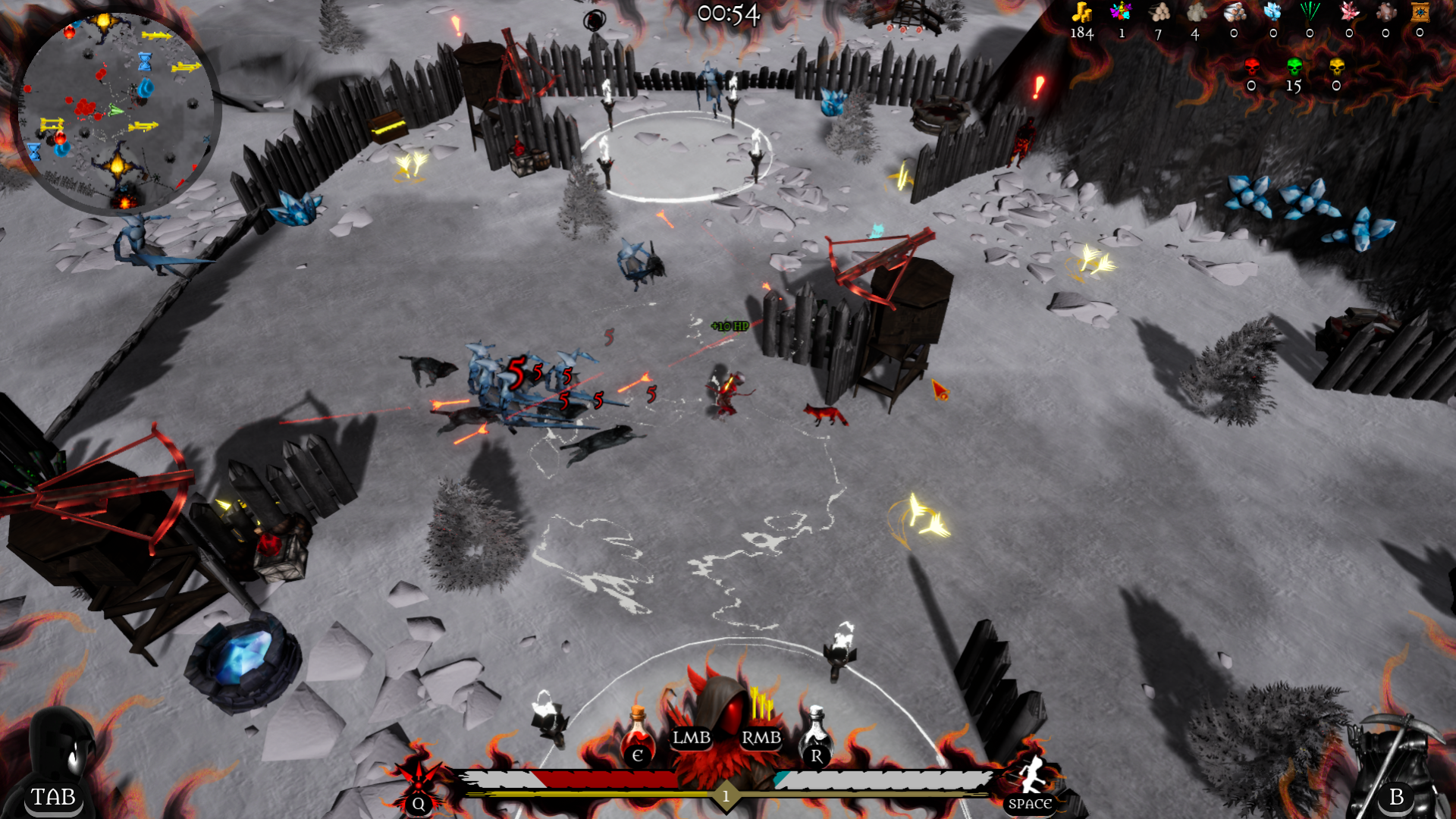Click the green reeds resource icon
1456x819 pixels.
pos(1310,12)
